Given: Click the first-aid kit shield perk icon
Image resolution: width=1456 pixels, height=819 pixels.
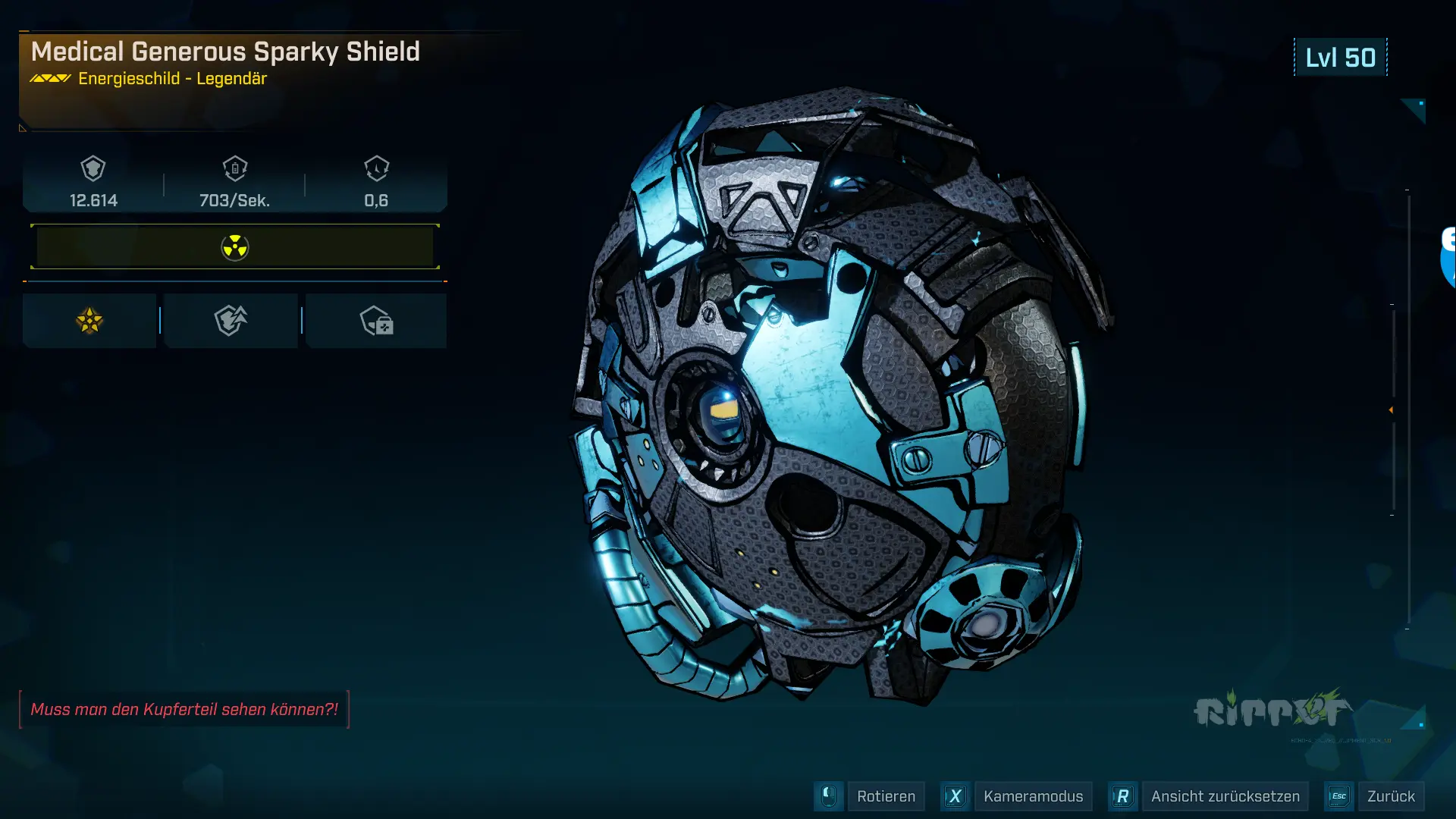Looking at the screenshot, I should [376, 320].
